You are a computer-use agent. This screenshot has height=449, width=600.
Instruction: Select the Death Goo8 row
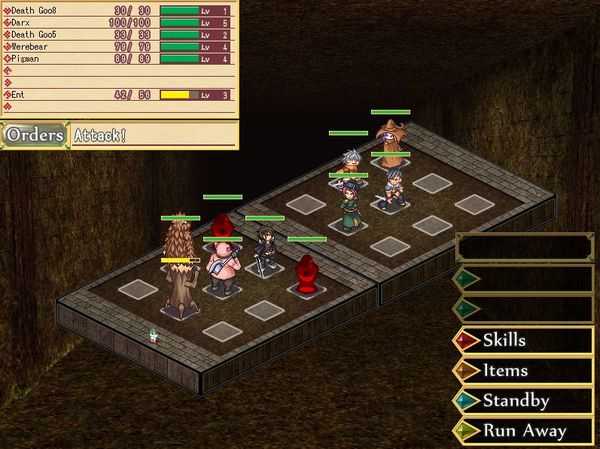click(x=120, y=10)
